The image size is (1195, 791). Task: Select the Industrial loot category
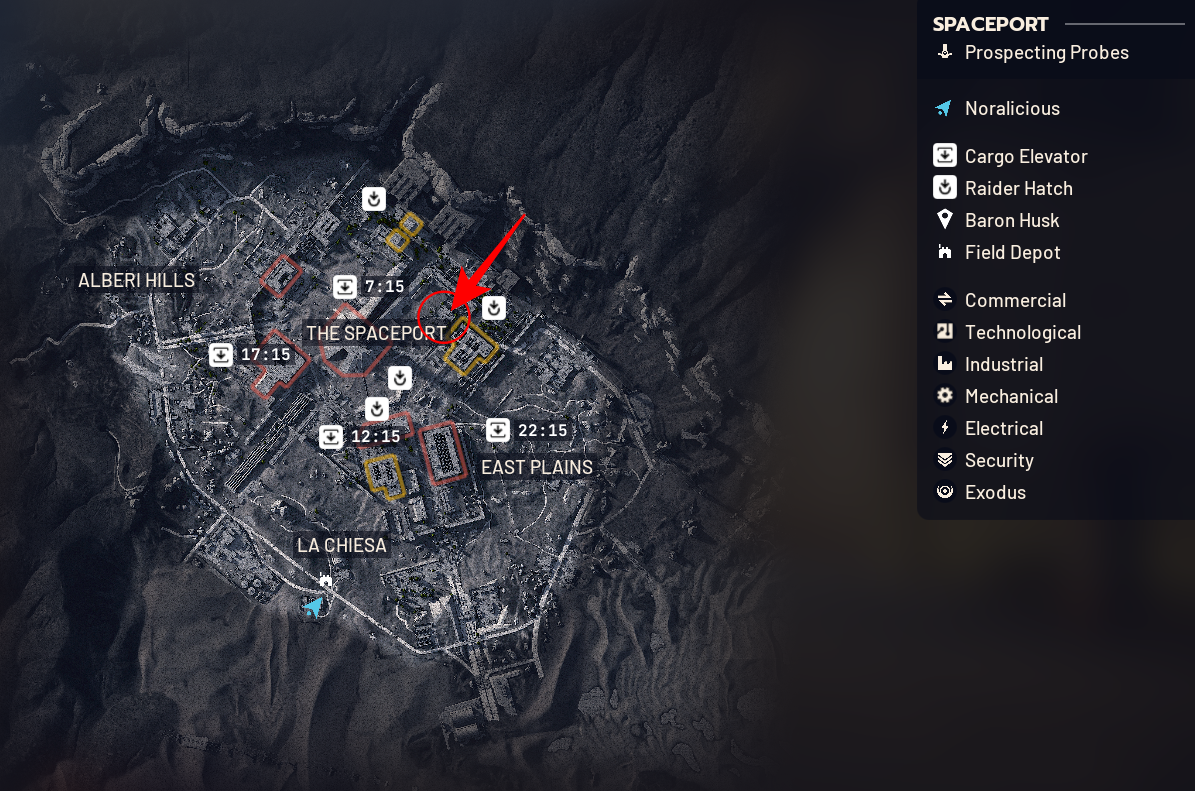coord(1003,364)
